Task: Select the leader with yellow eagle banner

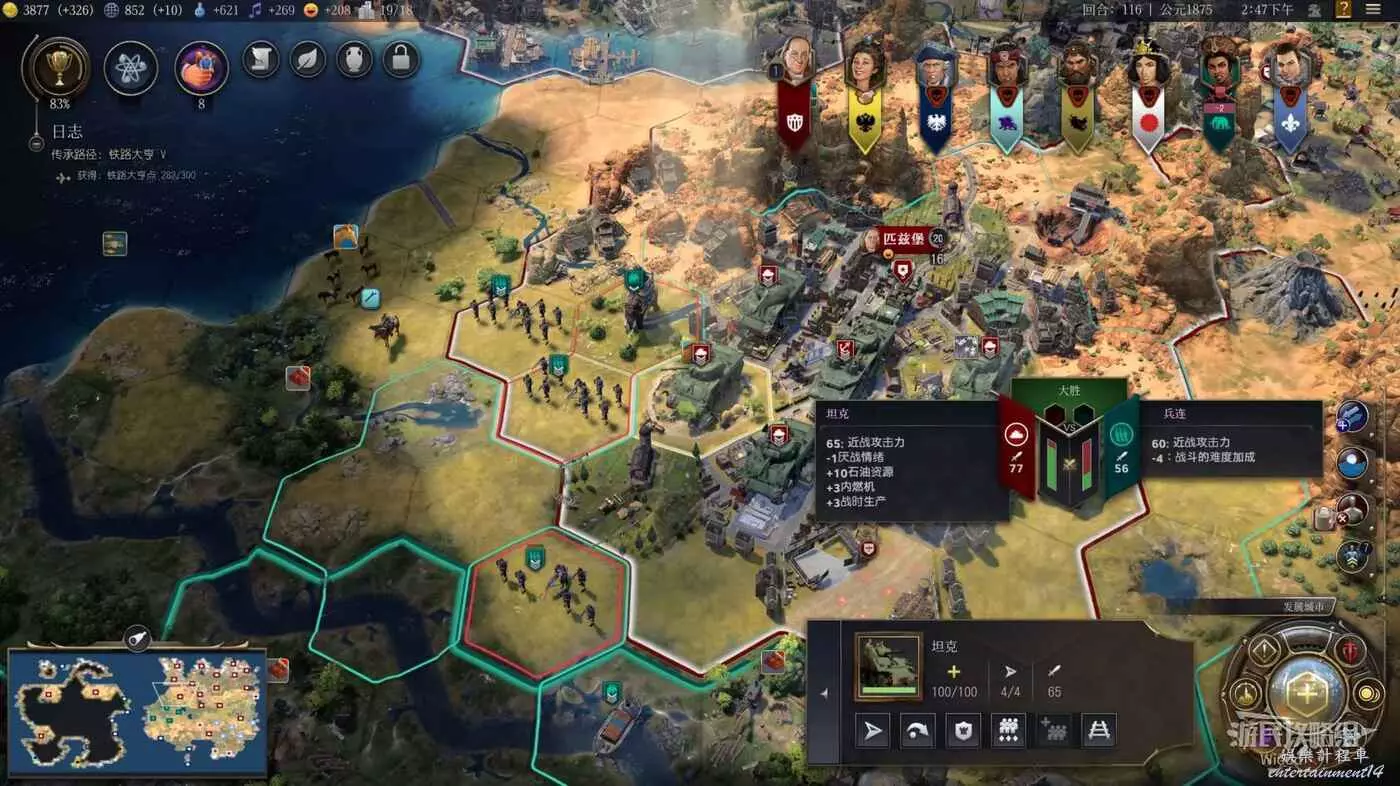Action: tap(864, 68)
